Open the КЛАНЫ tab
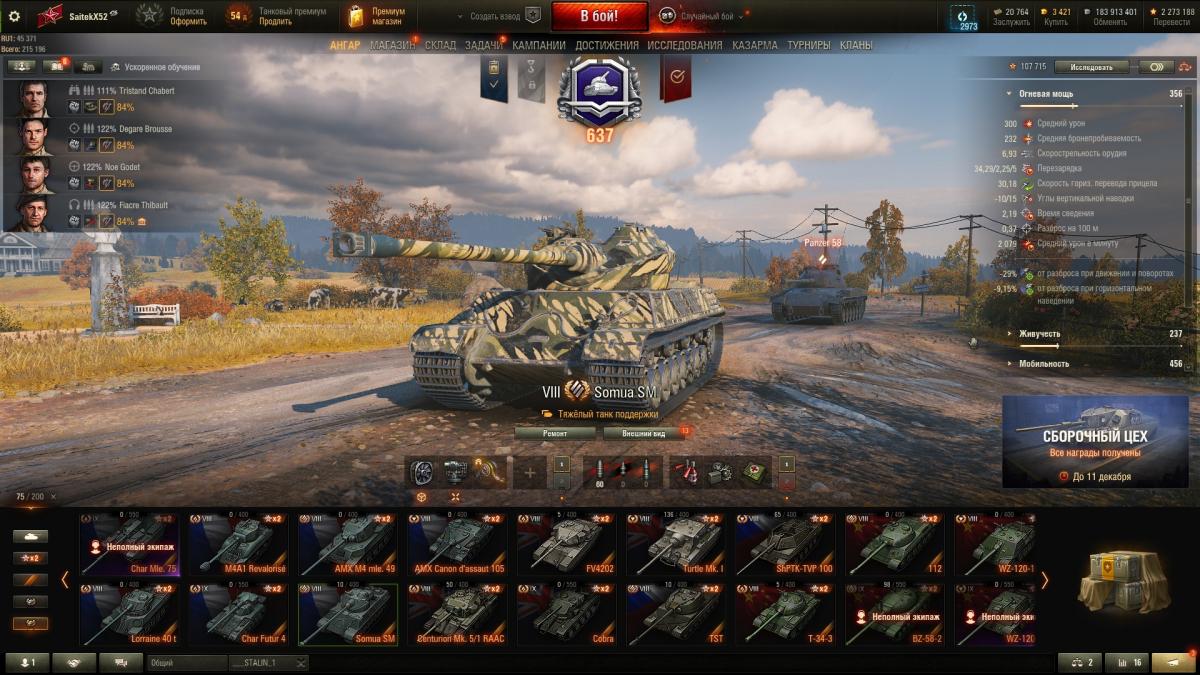 point(856,45)
